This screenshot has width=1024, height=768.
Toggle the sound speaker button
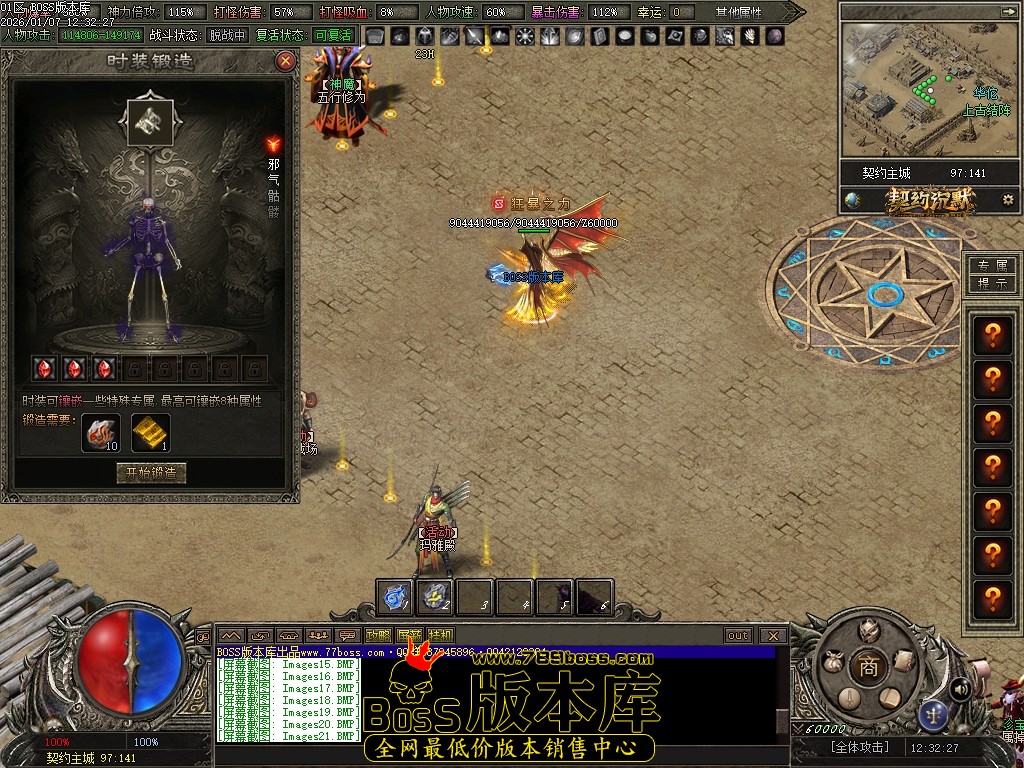coord(960,689)
